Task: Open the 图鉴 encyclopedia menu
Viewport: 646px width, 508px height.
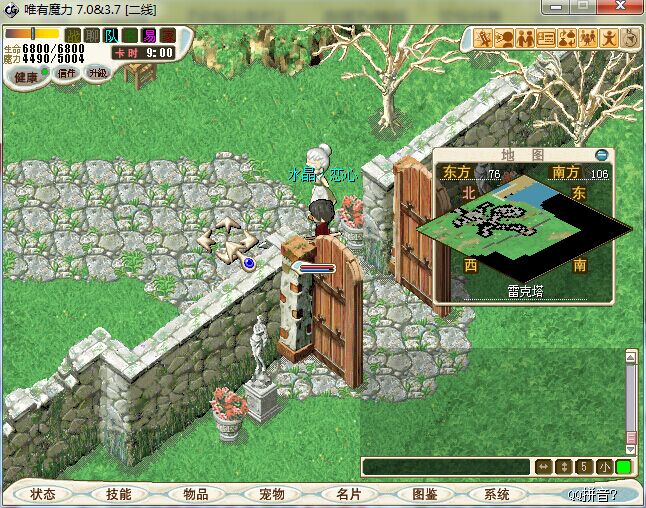Action: (424, 494)
